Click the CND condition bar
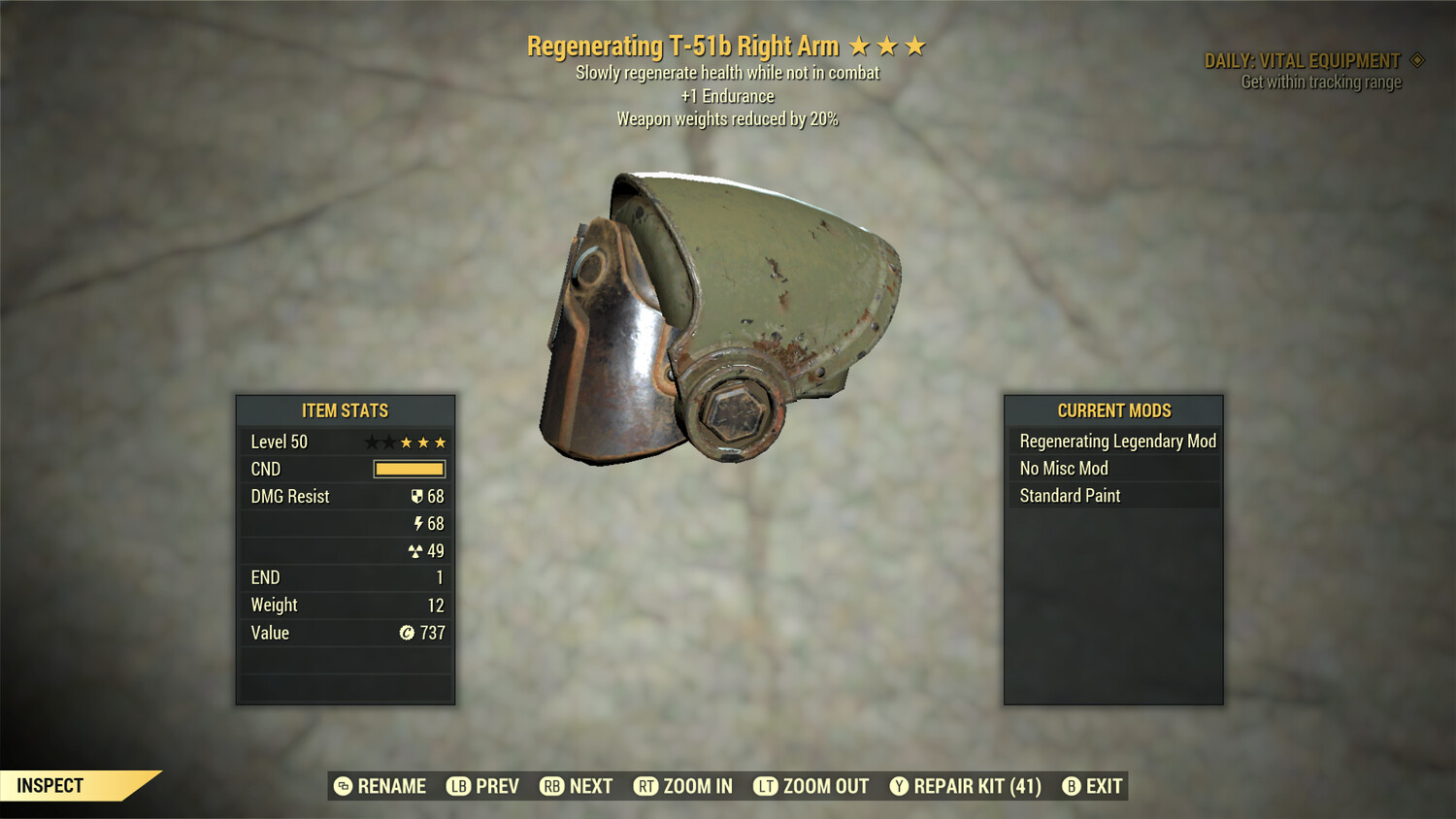This screenshot has height=819, width=1456. [408, 469]
